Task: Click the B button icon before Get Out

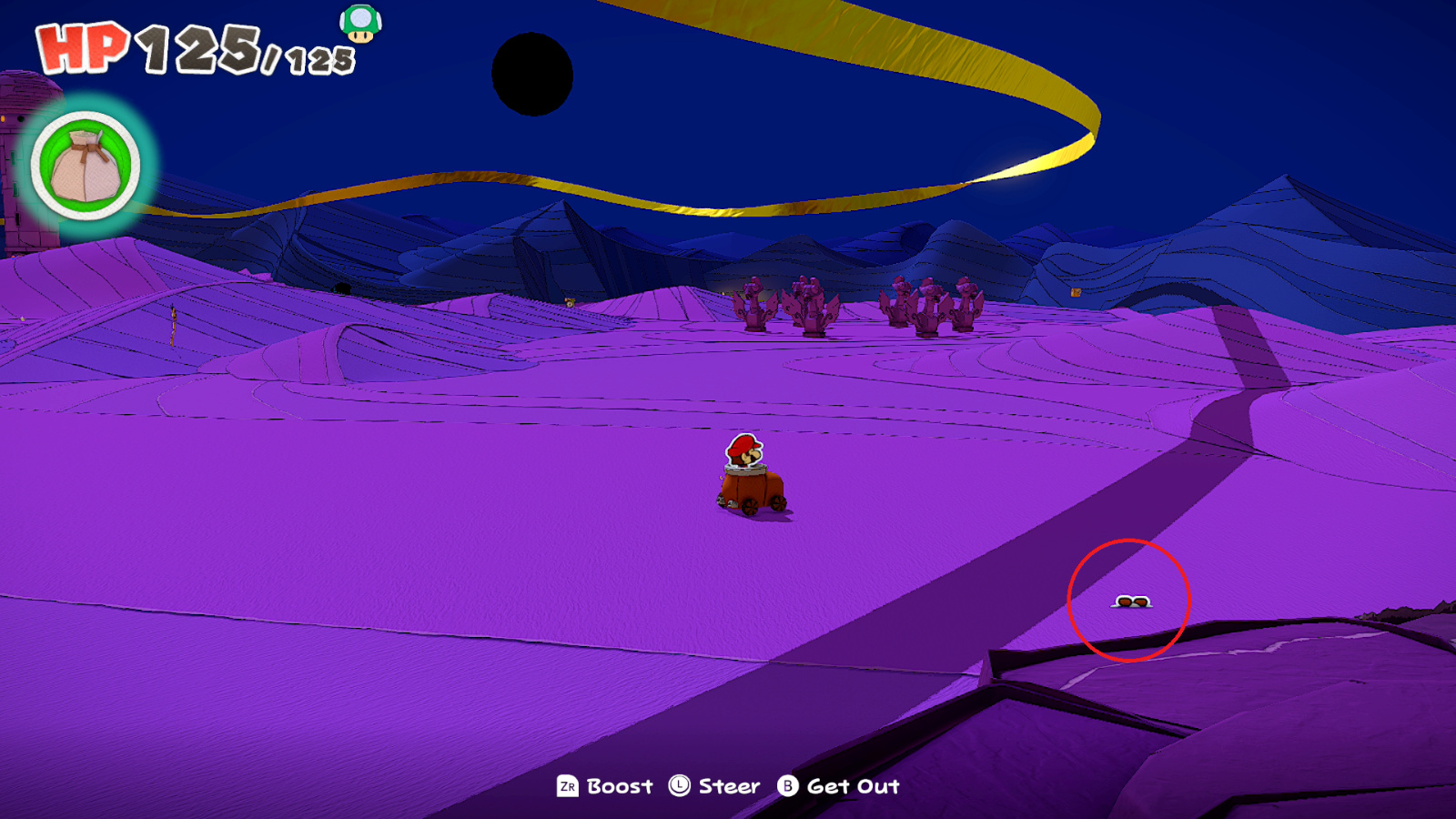Action: pos(788,786)
